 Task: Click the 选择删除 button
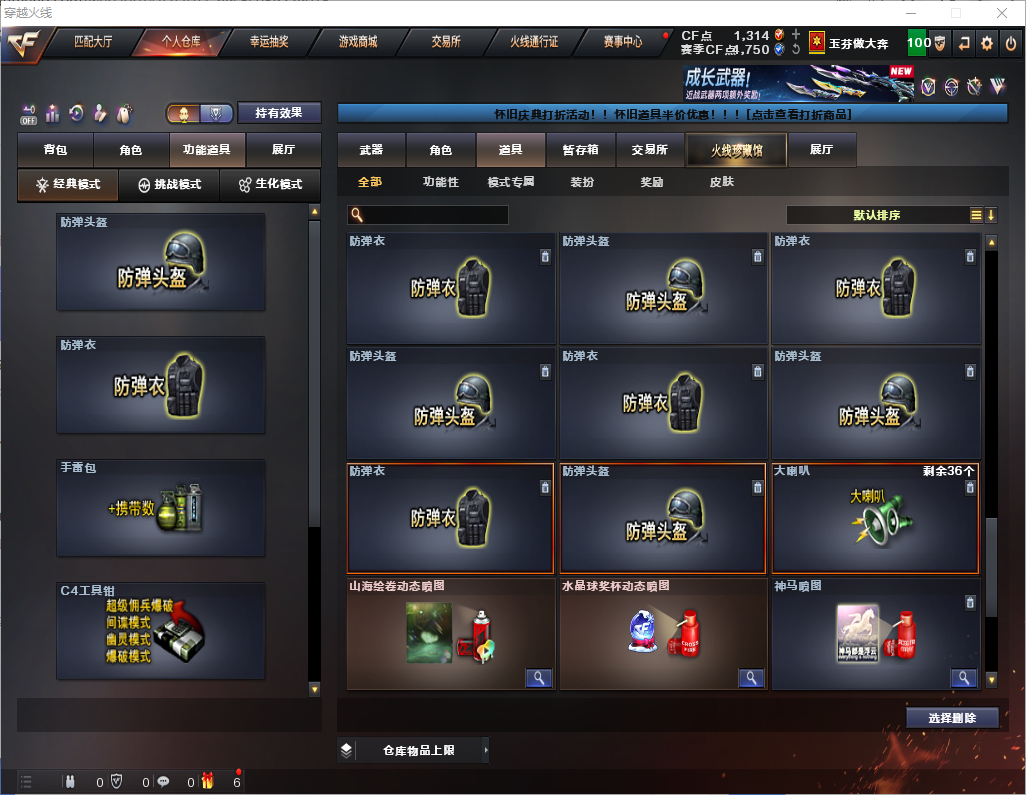click(952, 718)
